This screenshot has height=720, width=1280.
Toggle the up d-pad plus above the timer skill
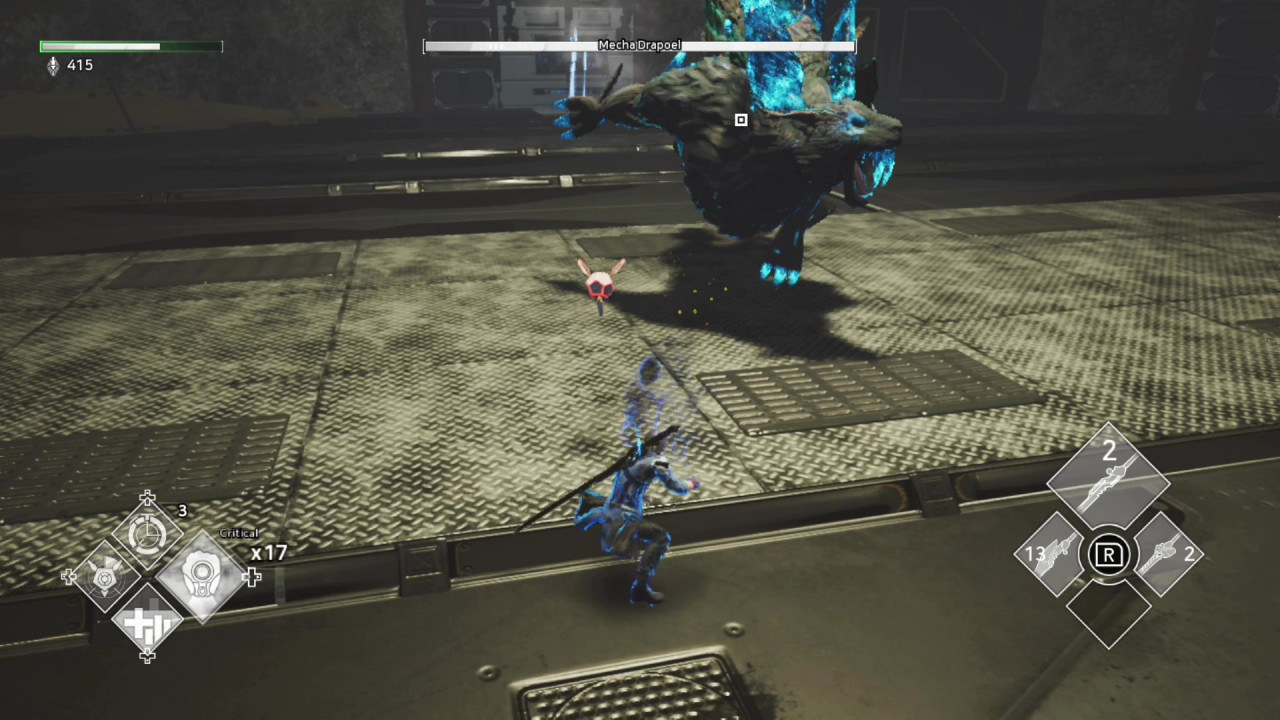(146, 498)
